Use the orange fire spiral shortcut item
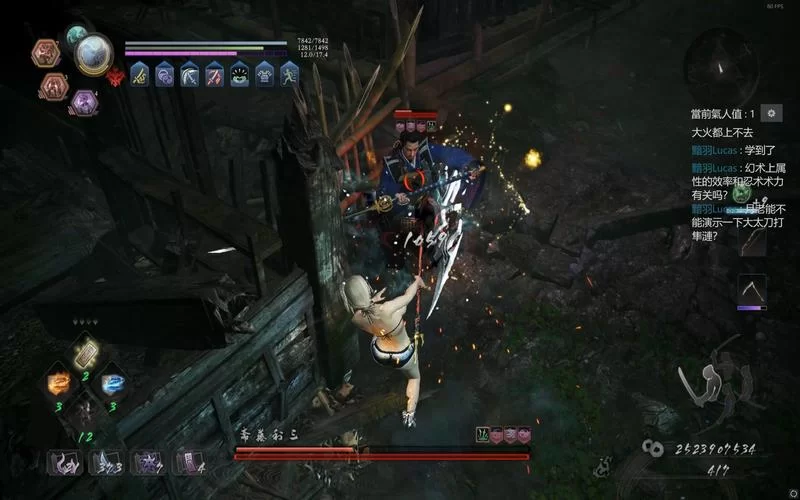 tap(60, 383)
